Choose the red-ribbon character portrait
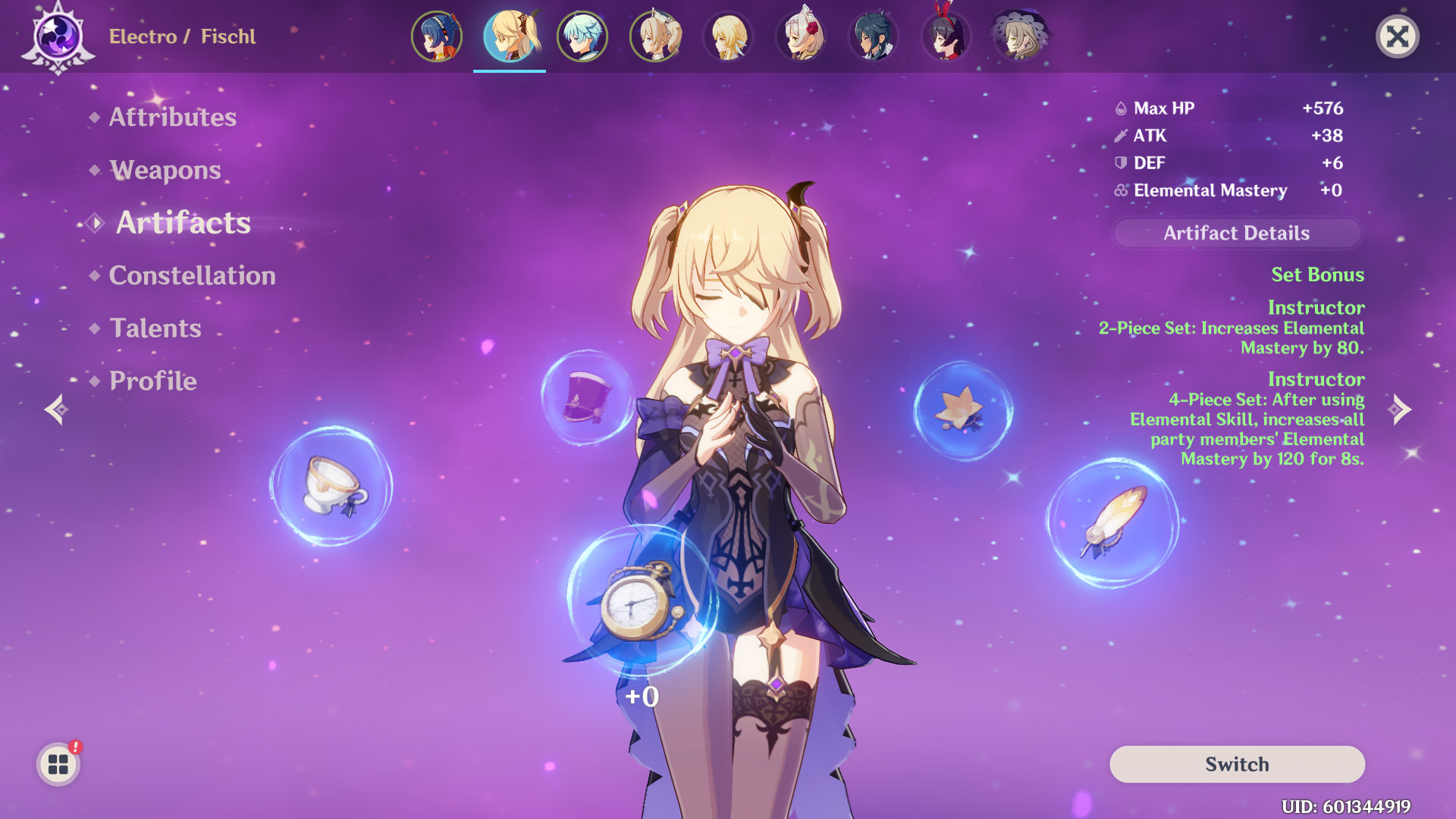The height and width of the screenshot is (819, 1456). 946,36
